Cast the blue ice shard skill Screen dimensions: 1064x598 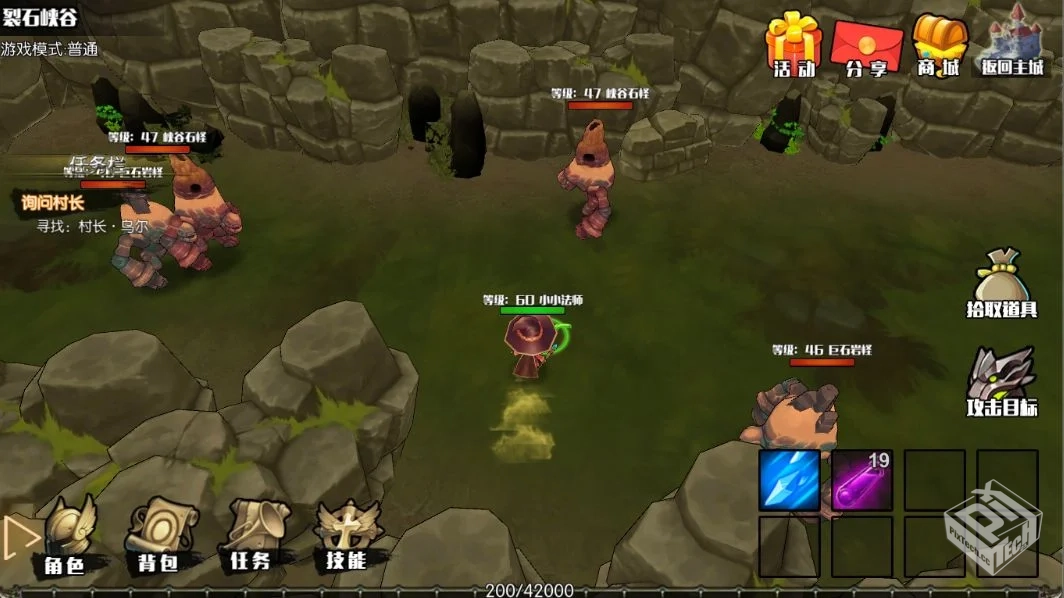pyautogui.click(x=789, y=480)
